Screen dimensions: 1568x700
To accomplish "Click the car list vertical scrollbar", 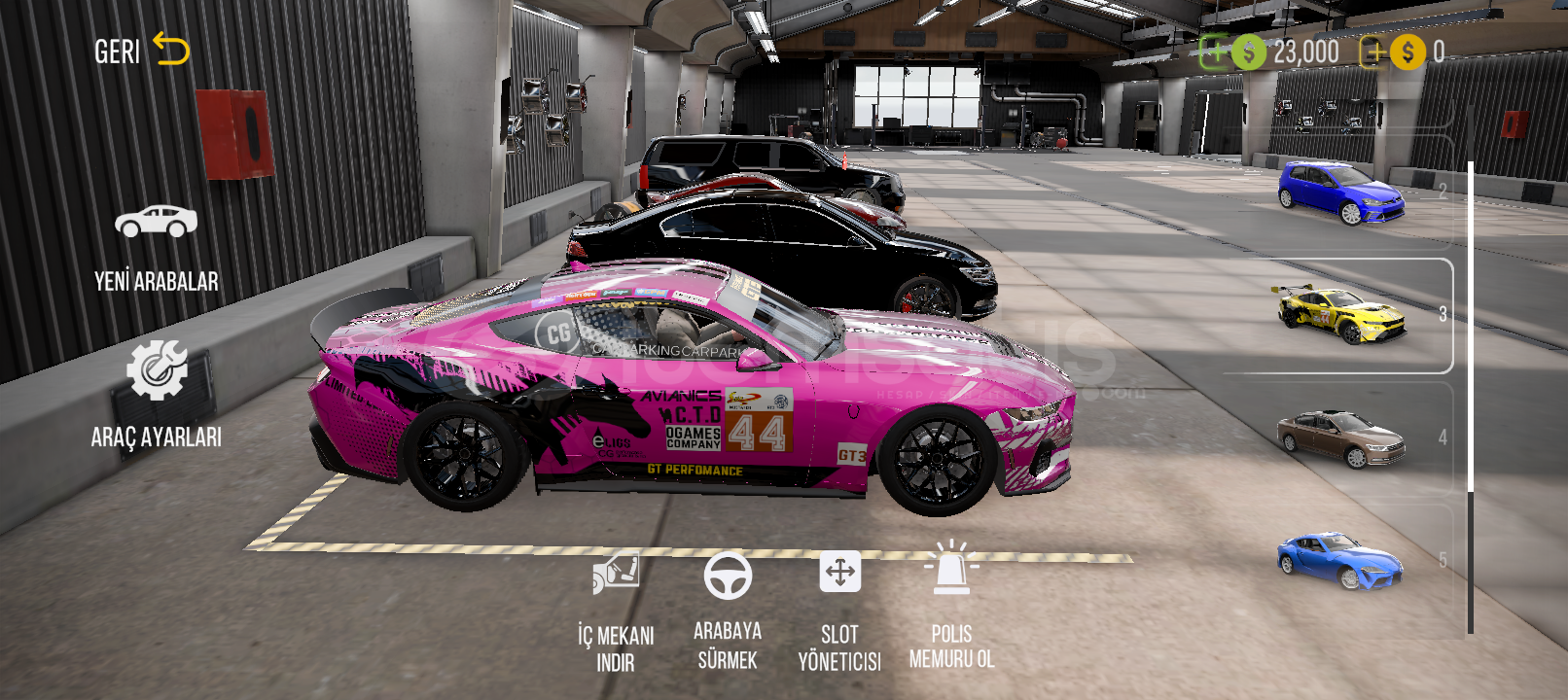I will tap(1470, 399).
